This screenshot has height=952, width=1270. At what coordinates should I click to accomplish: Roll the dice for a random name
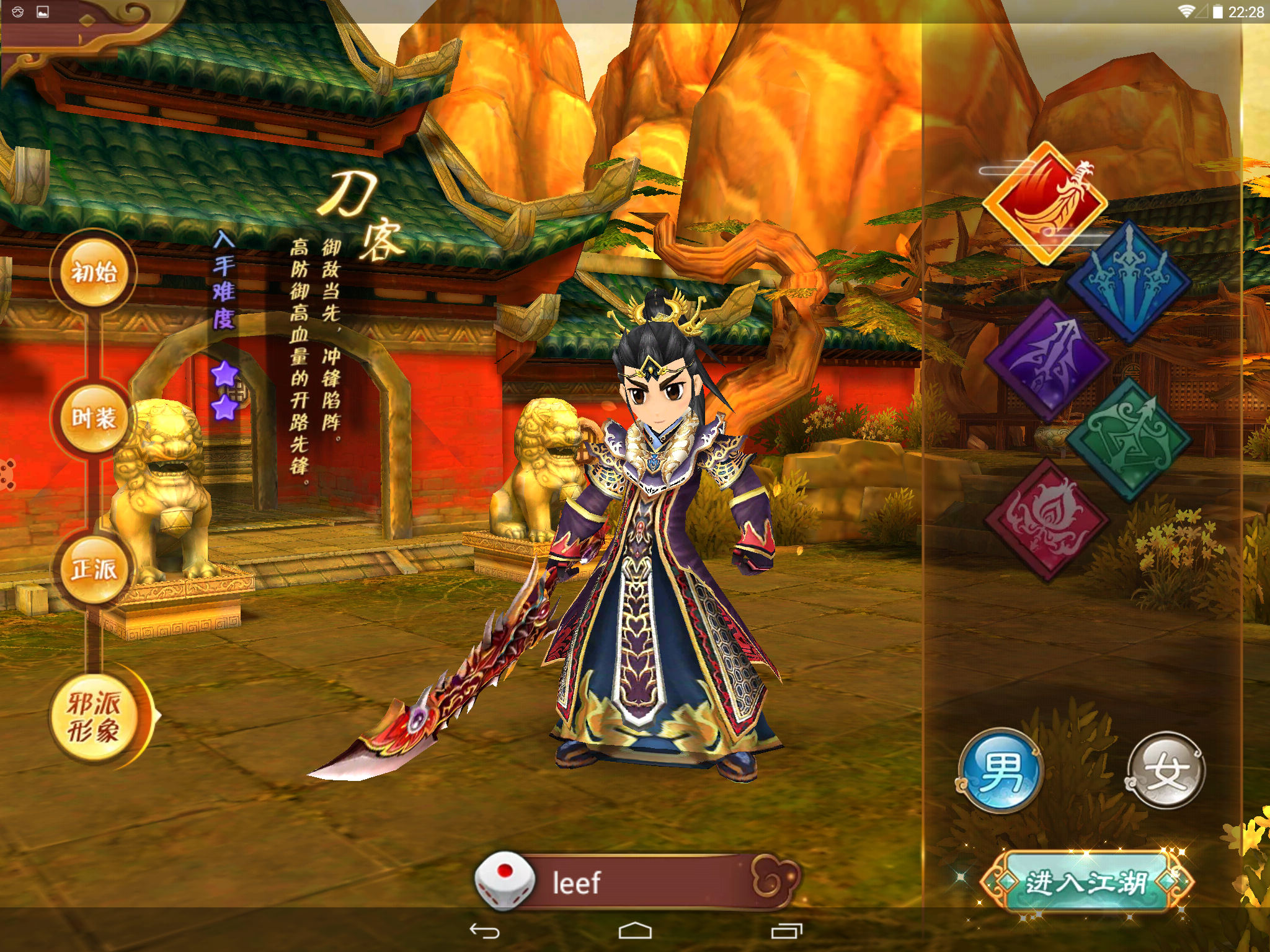pos(504,880)
